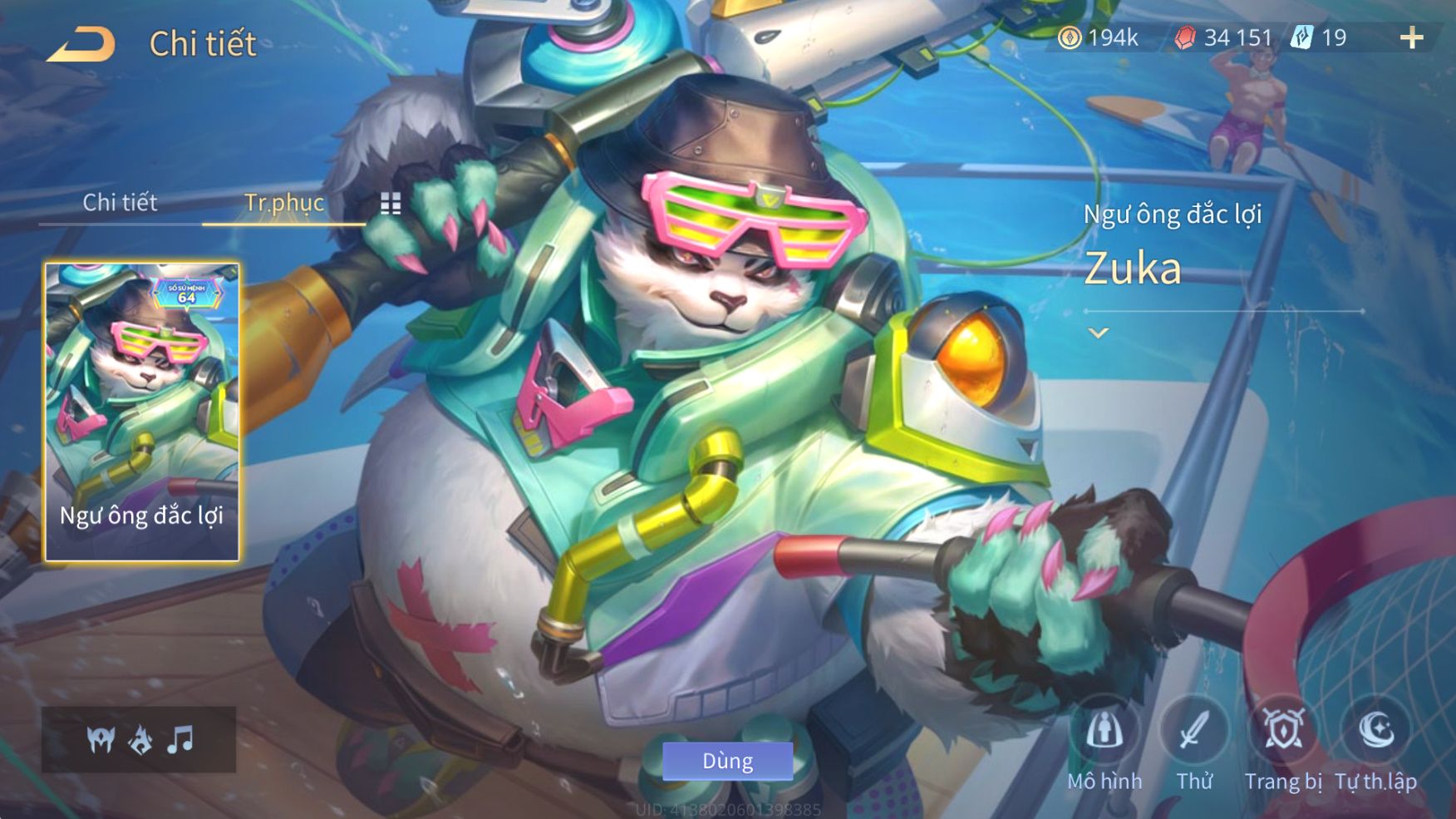Switch to the Chi tiết tab
This screenshot has width=1456, height=819.
pyautogui.click(x=120, y=202)
